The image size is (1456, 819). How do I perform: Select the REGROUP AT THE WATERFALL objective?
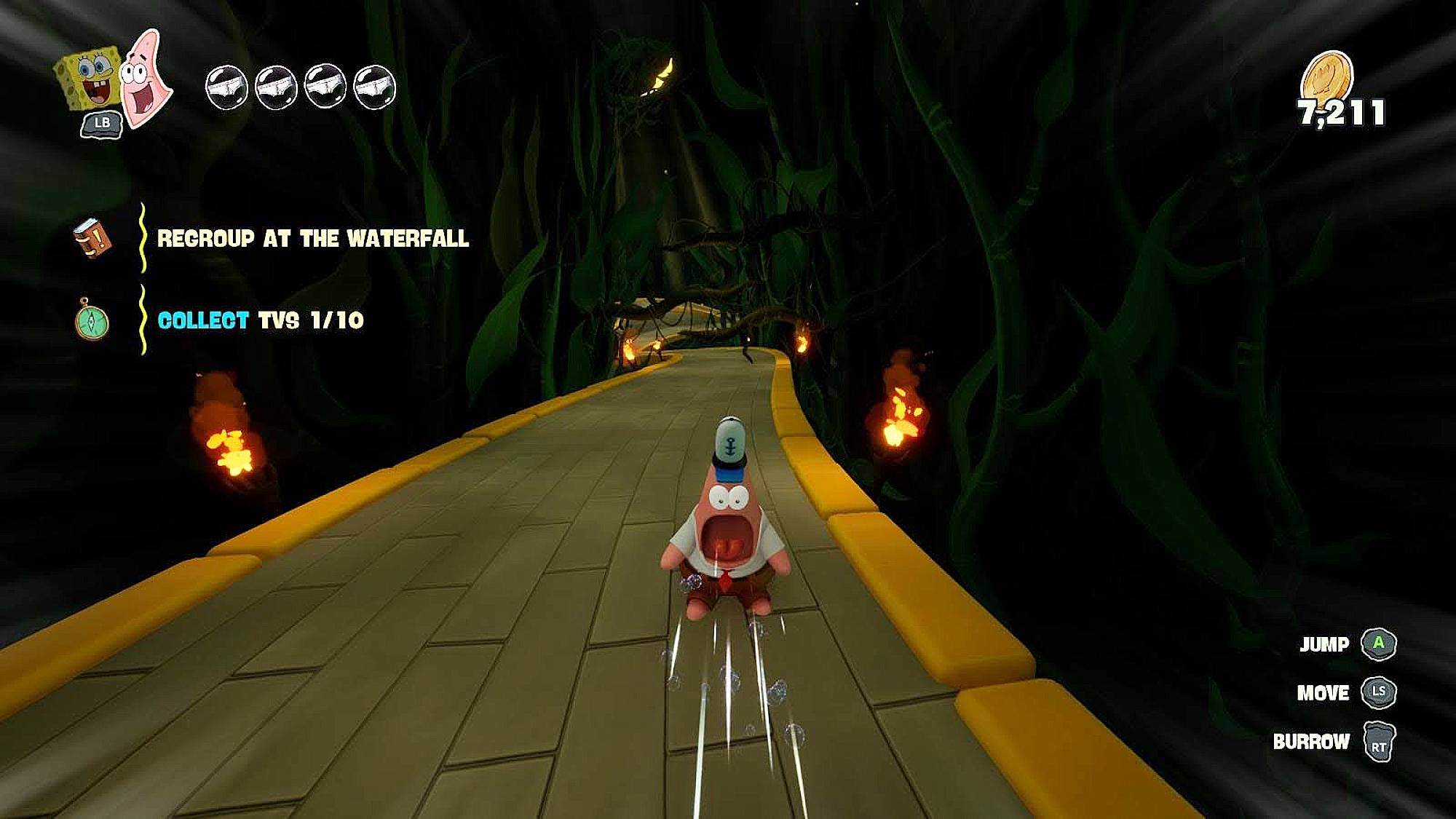(314, 237)
